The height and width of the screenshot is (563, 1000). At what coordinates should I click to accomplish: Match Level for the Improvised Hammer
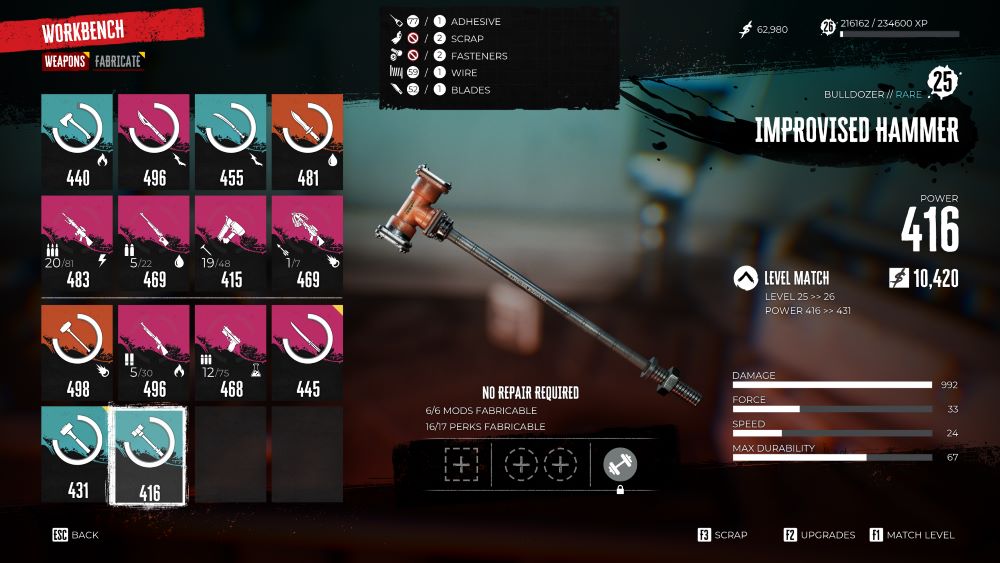(x=912, y=535)
